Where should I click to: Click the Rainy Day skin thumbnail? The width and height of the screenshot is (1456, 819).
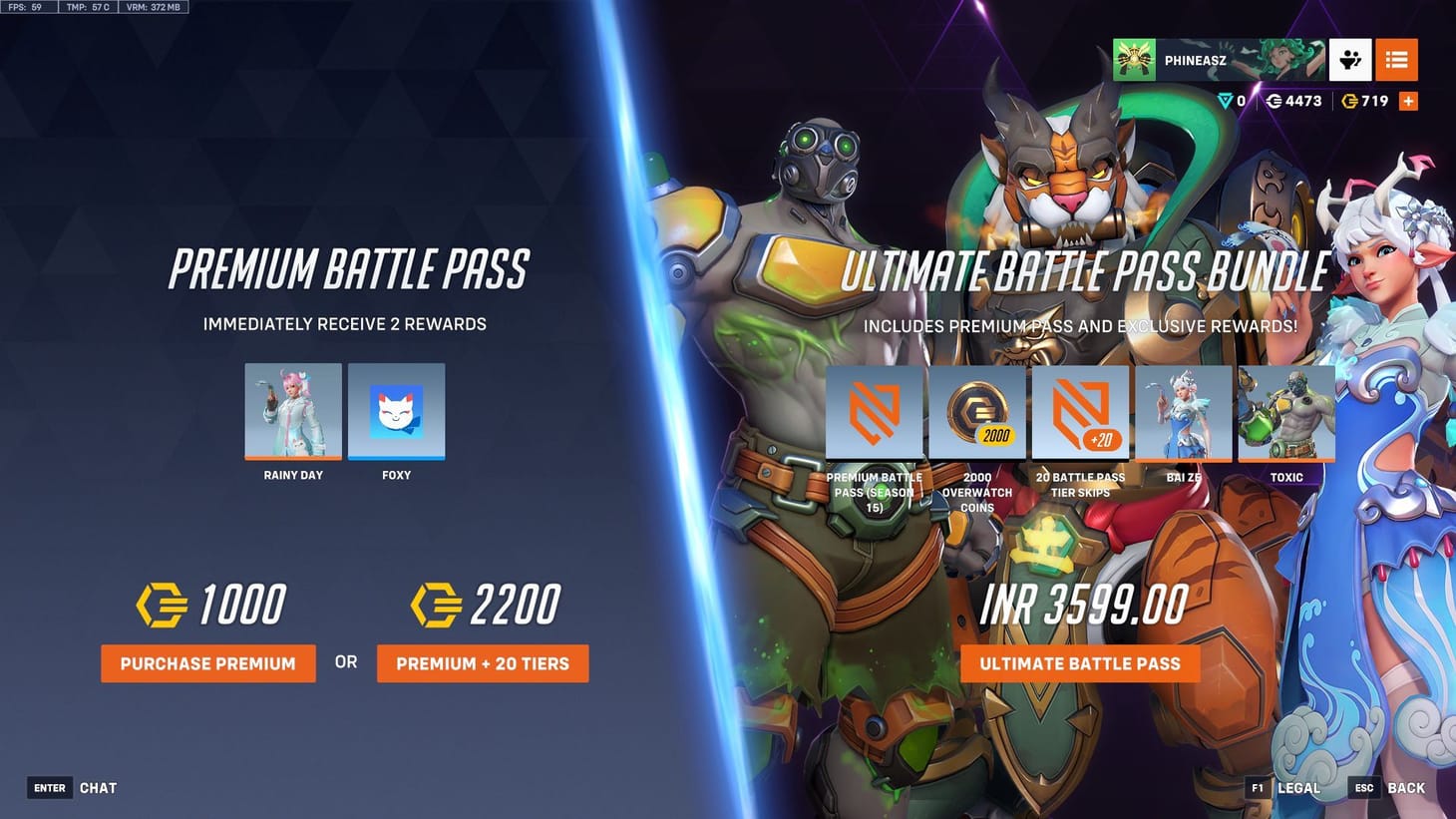pyautogui.click(x=293, y=409)
